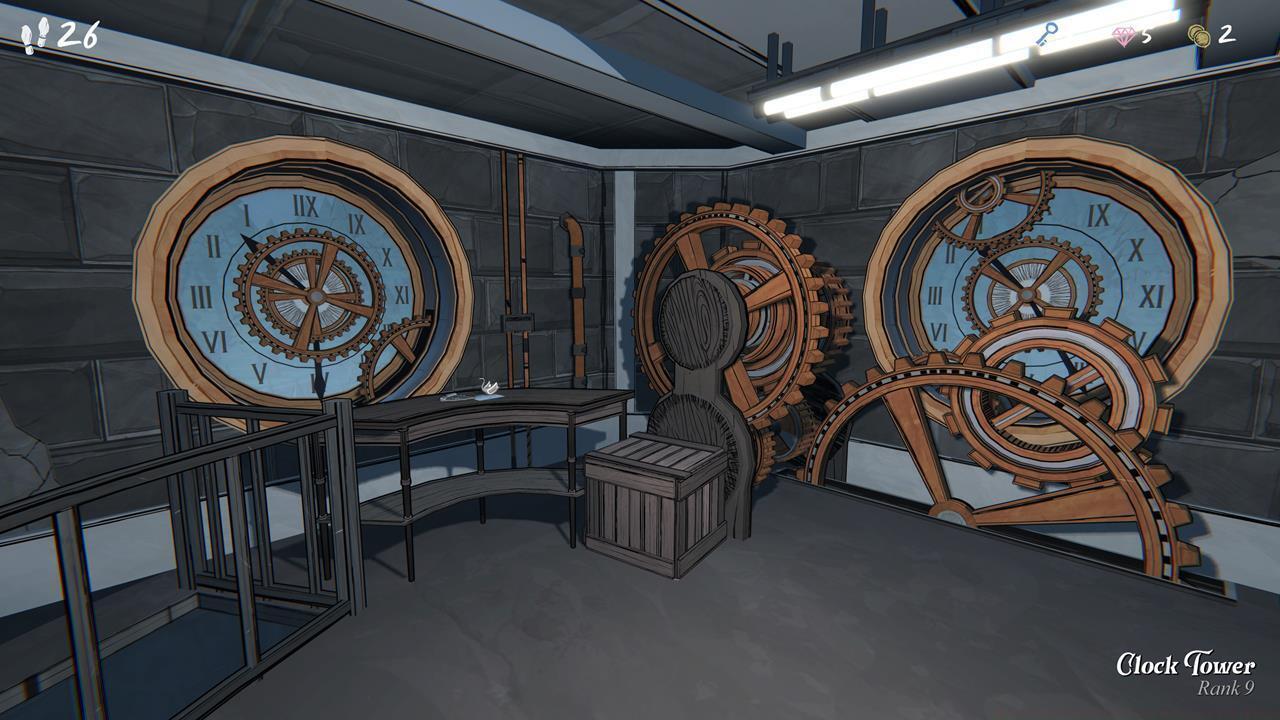Click the gem count number 5

(1150, 34)
